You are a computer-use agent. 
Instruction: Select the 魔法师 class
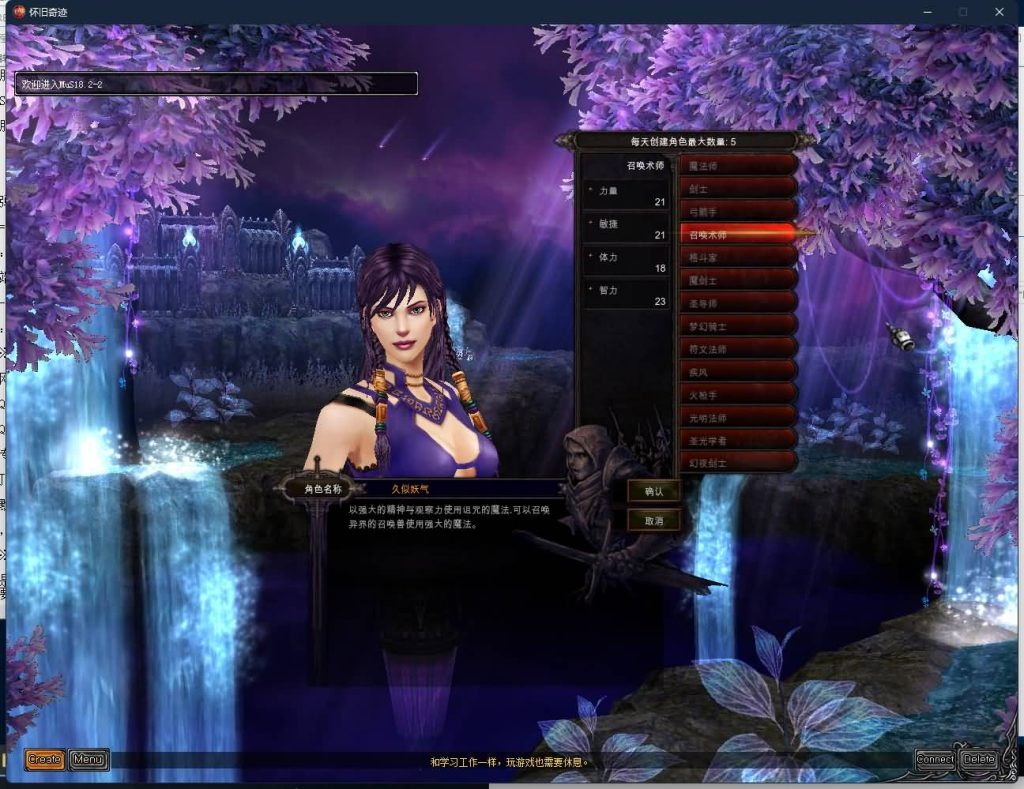pos(738,165)
